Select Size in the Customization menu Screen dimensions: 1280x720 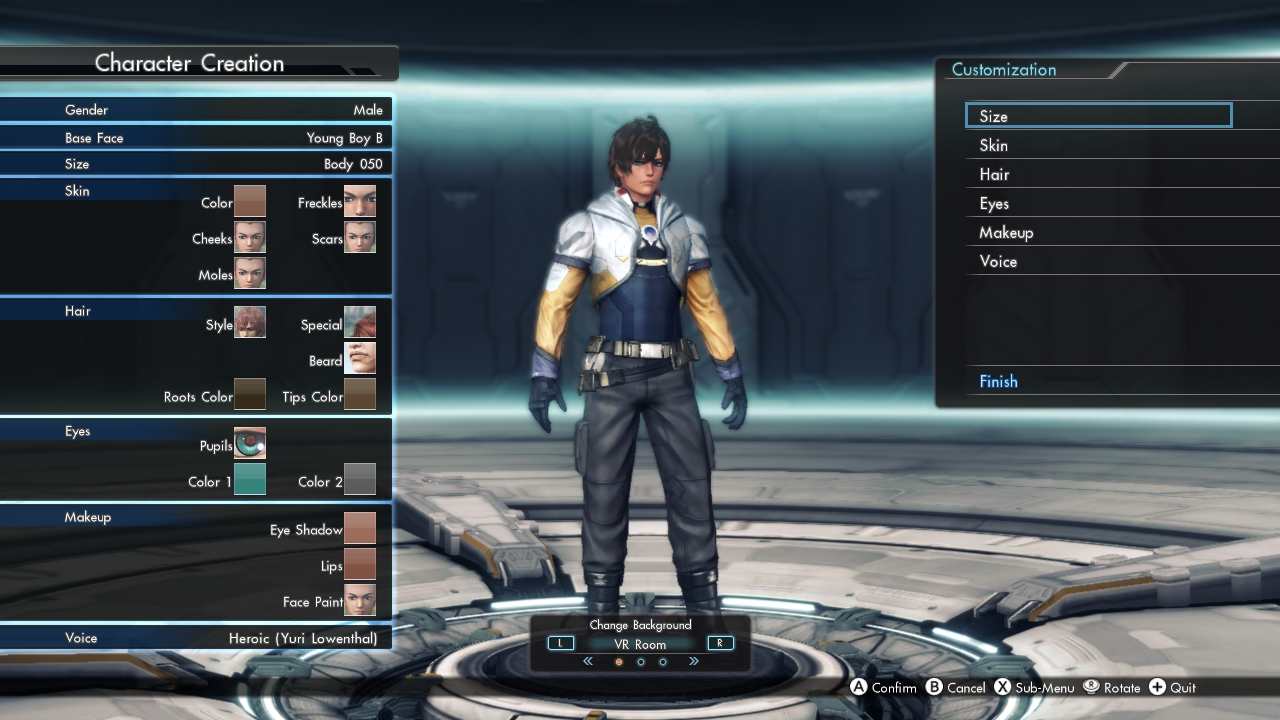(x=1098, y=116)
